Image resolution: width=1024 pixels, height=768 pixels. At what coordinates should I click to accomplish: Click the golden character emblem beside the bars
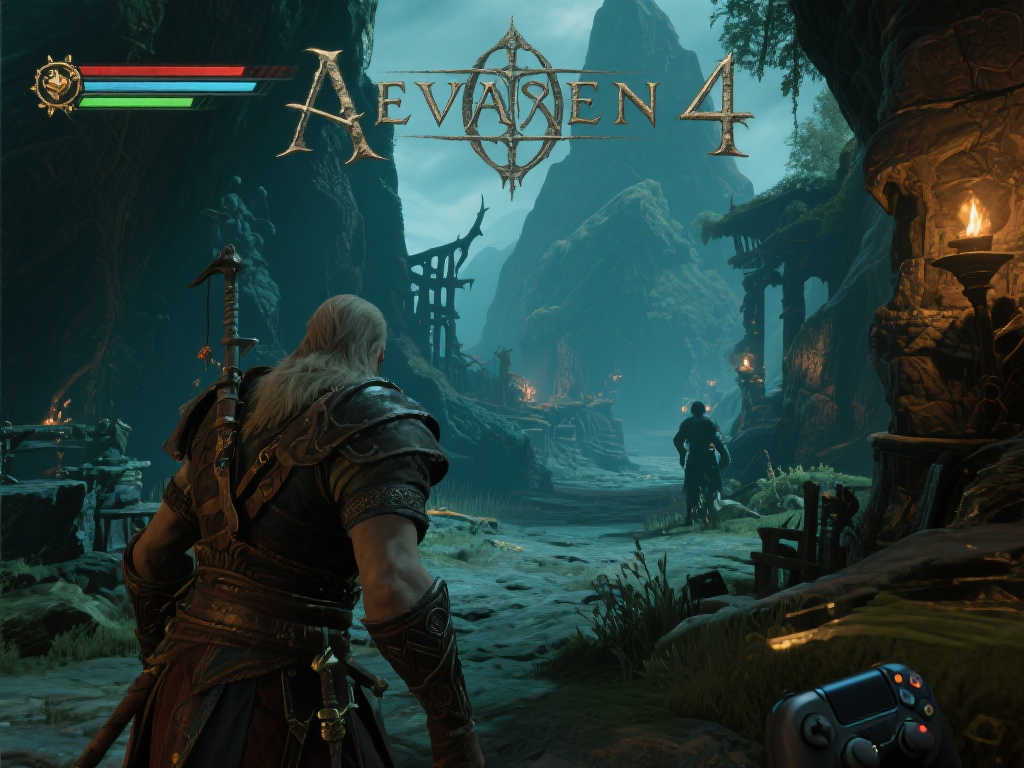coord(55,86)
